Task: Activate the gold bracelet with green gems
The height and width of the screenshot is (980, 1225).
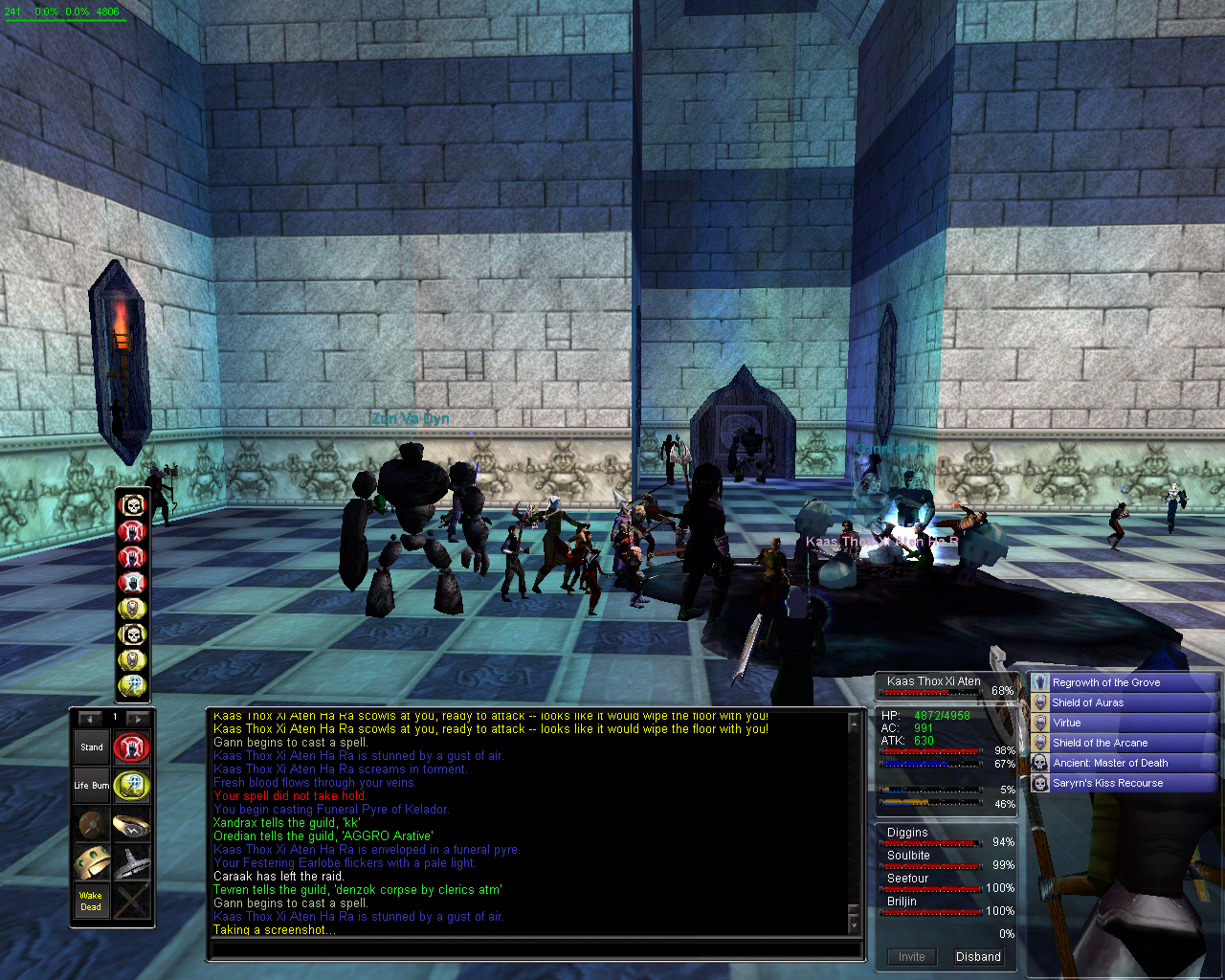Action: (x=92, y=863)
